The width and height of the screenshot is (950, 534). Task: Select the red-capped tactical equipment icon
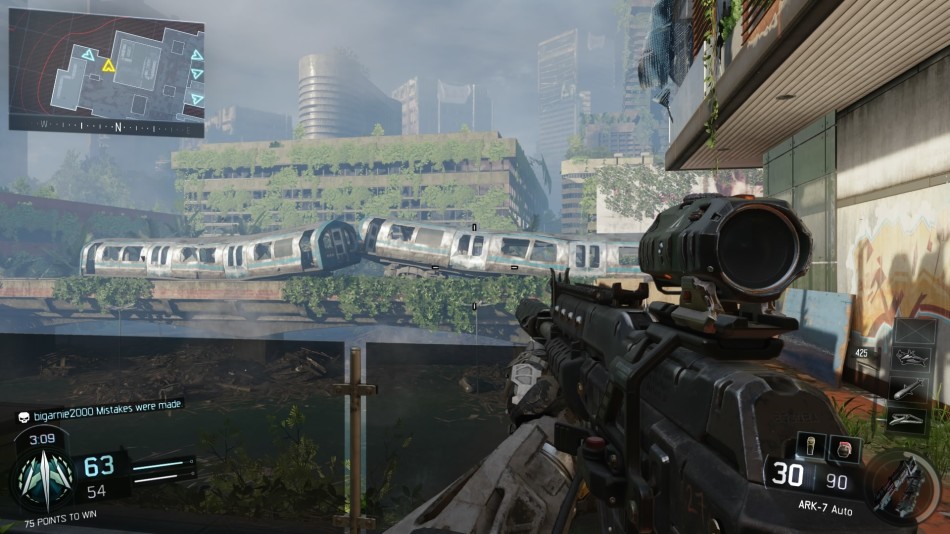point(845,447)
